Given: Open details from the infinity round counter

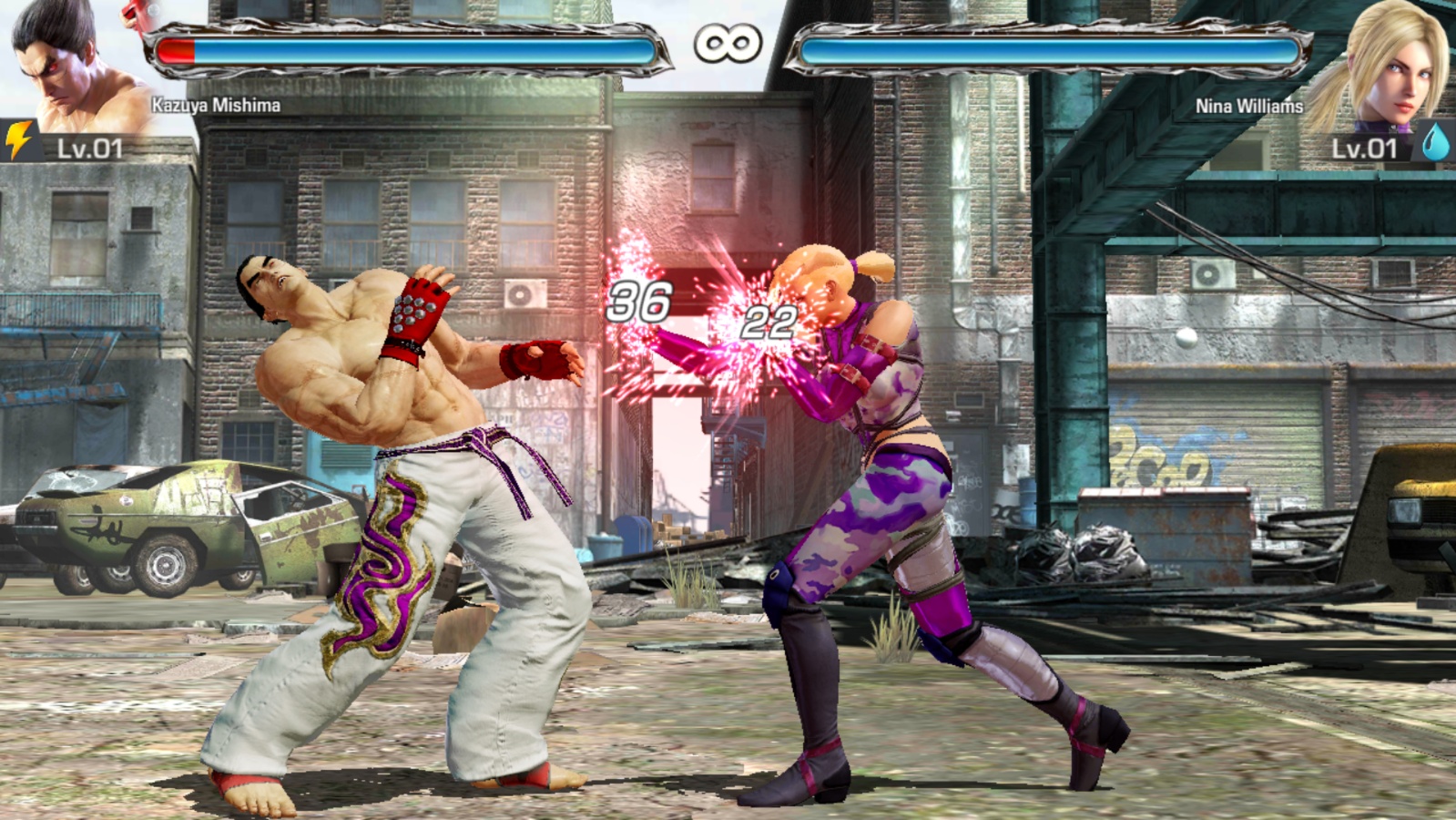Looking at the screenshot, I should coord(728,41).
